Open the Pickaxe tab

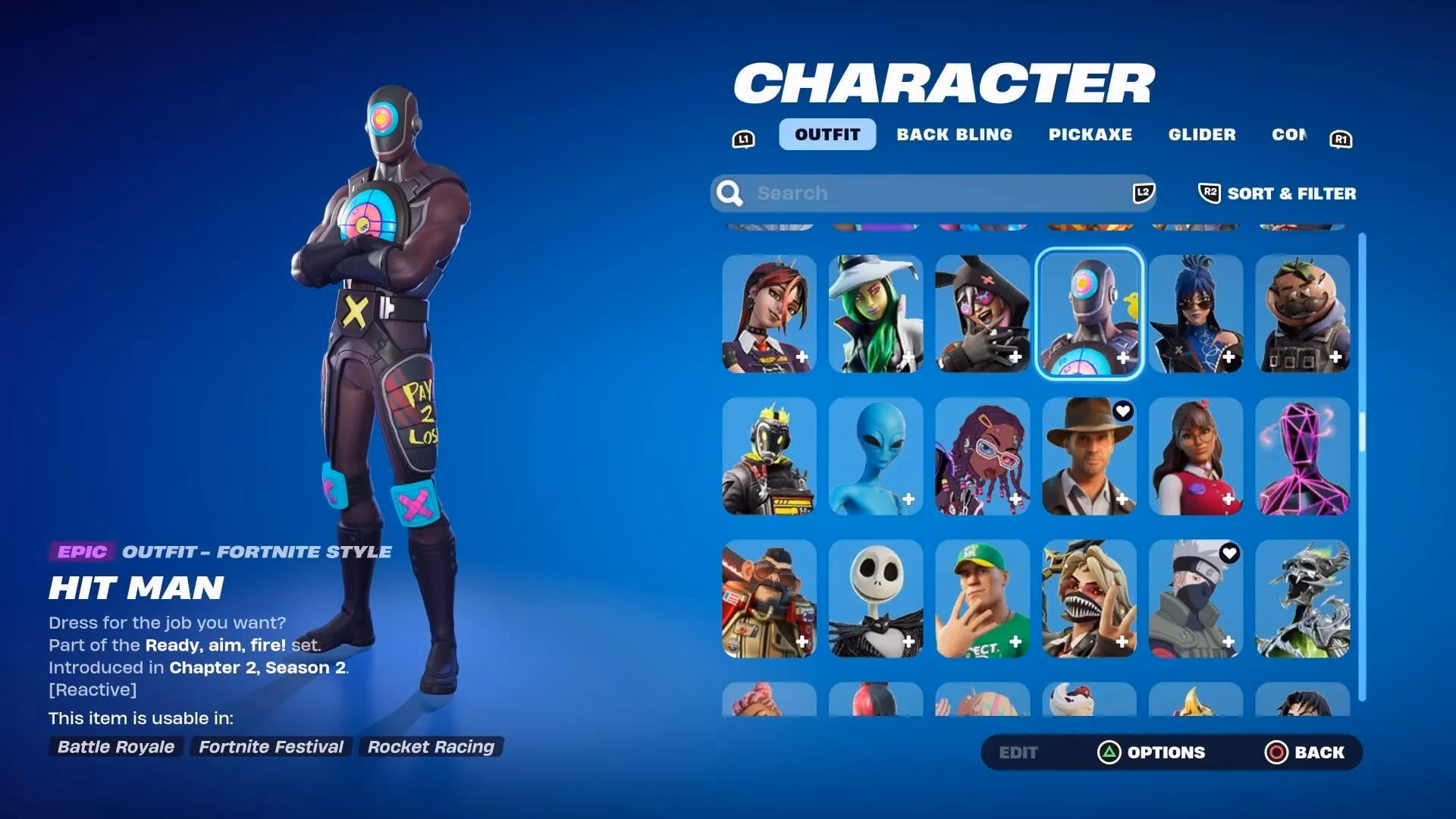1091,134
